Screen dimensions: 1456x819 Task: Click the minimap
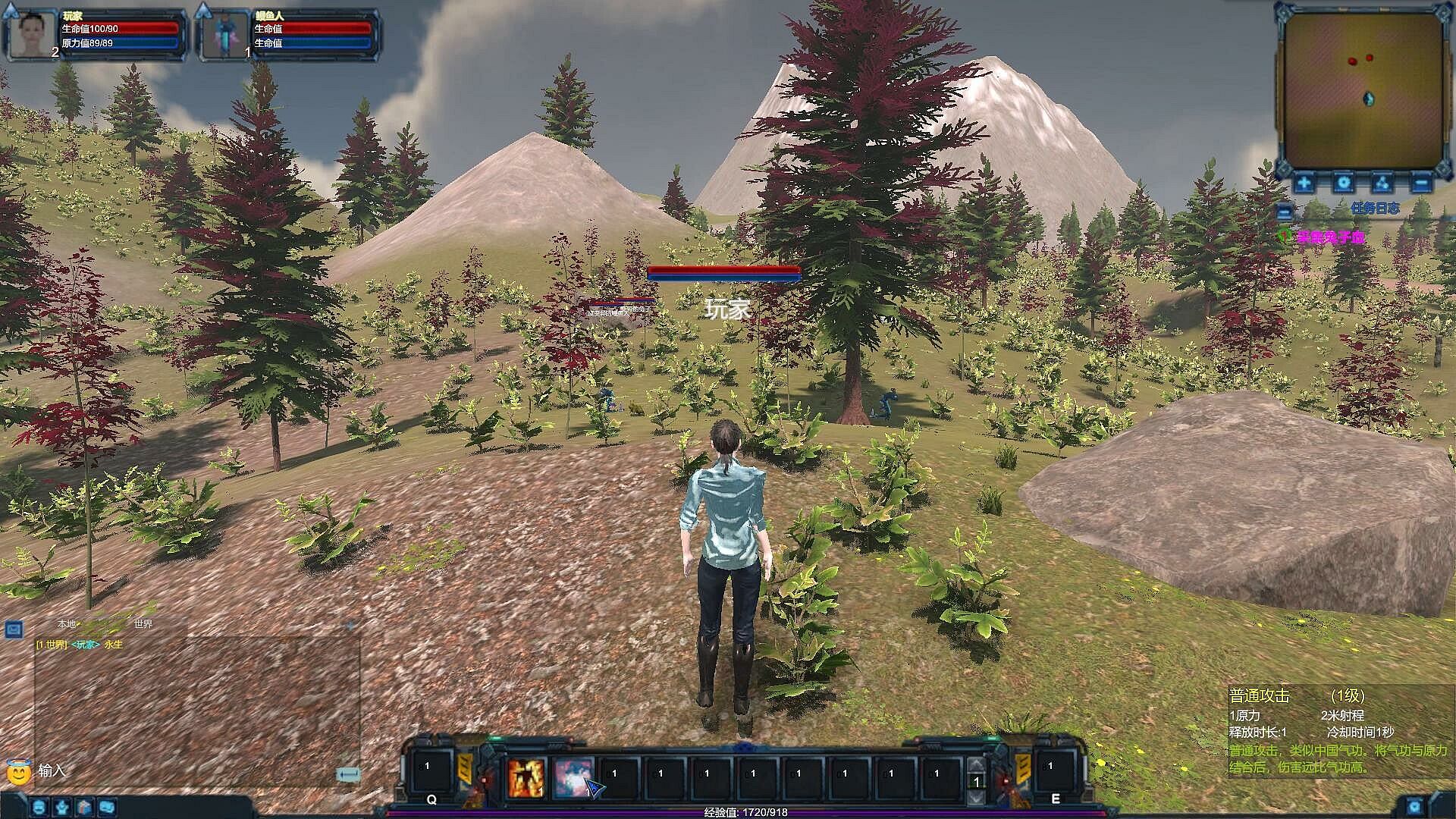(x=1362, y=91)
